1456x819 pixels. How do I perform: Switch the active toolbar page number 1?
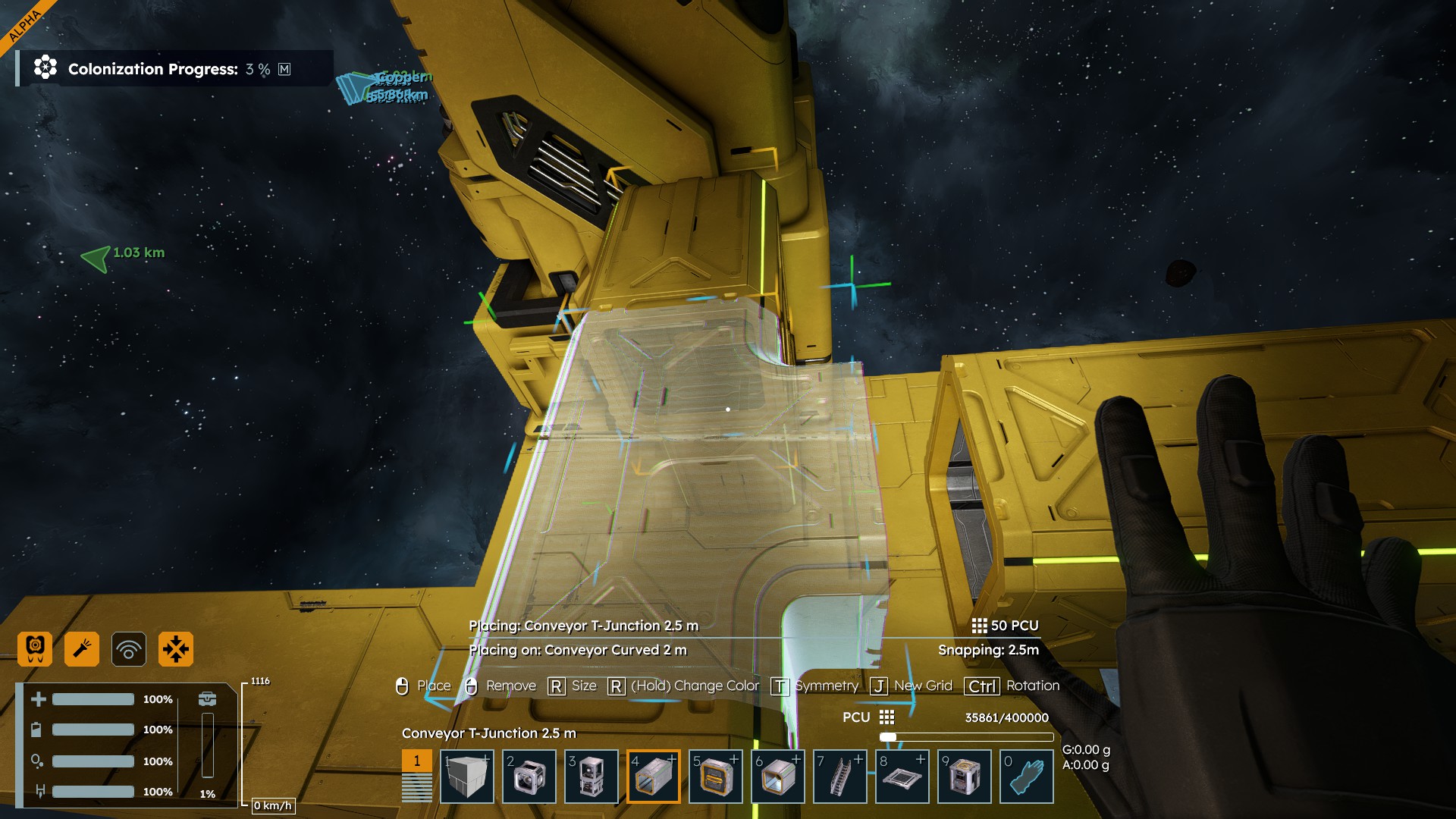[x=416, y=761]
